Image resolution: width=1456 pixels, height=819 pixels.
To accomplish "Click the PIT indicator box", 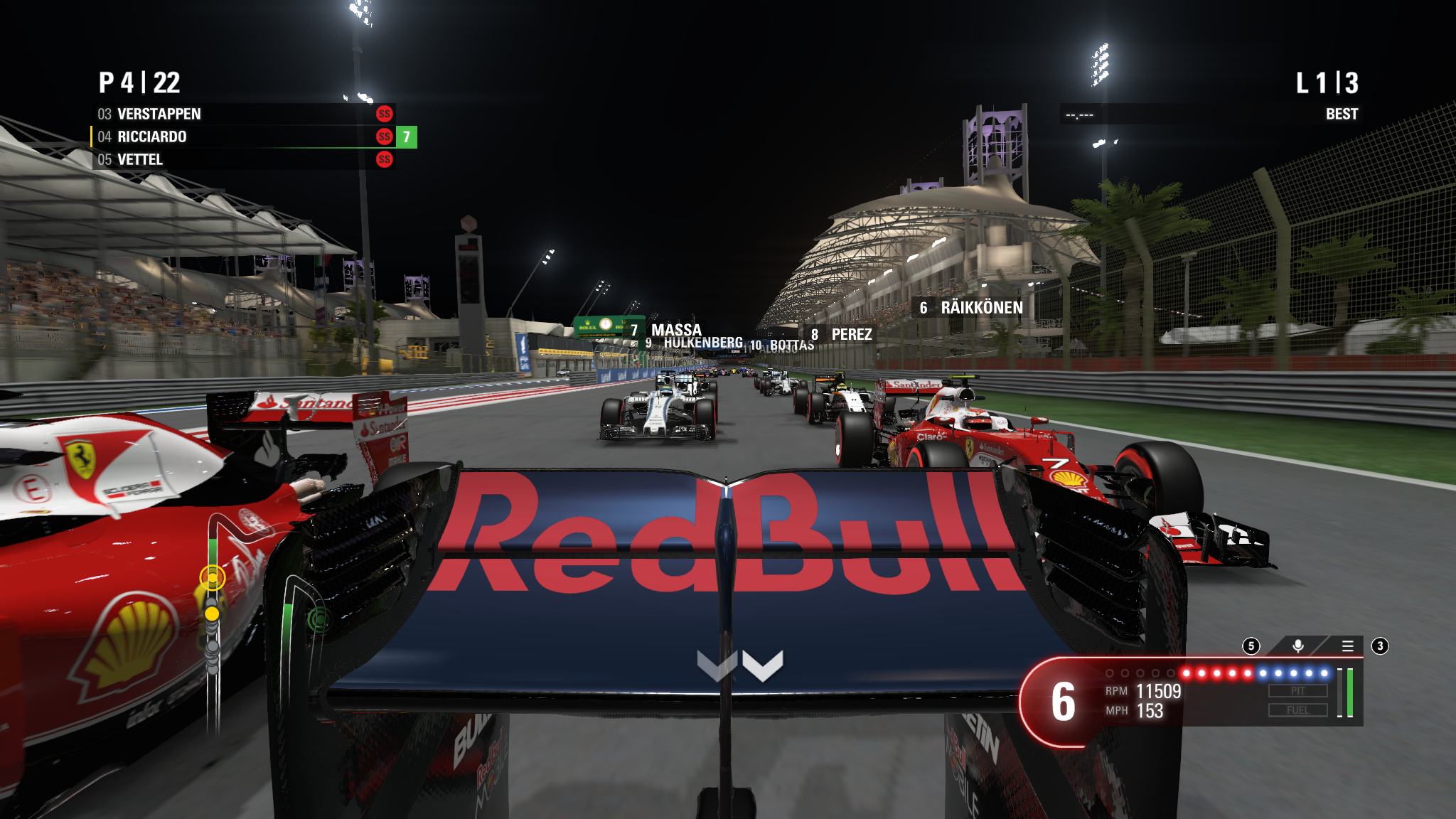I will coord(1297,691).
